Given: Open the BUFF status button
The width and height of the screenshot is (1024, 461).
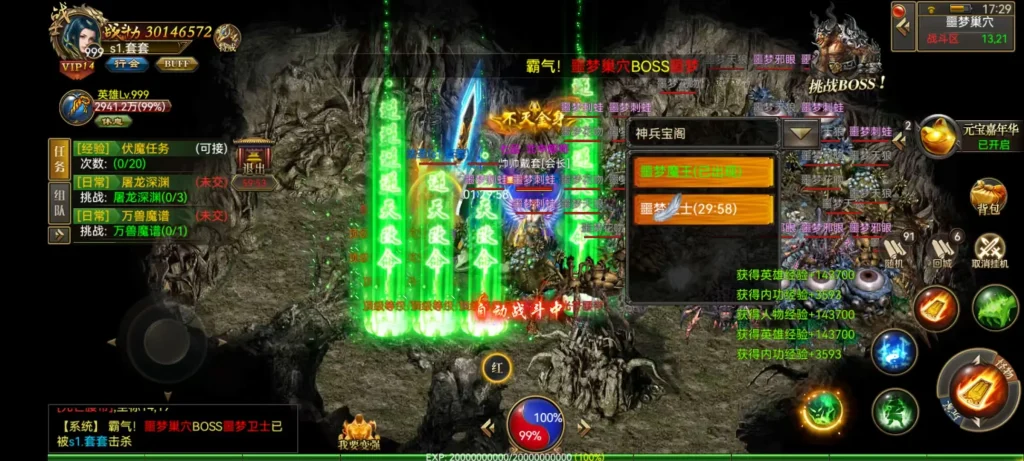Looking at the screenshot, I should pos(176,64).
